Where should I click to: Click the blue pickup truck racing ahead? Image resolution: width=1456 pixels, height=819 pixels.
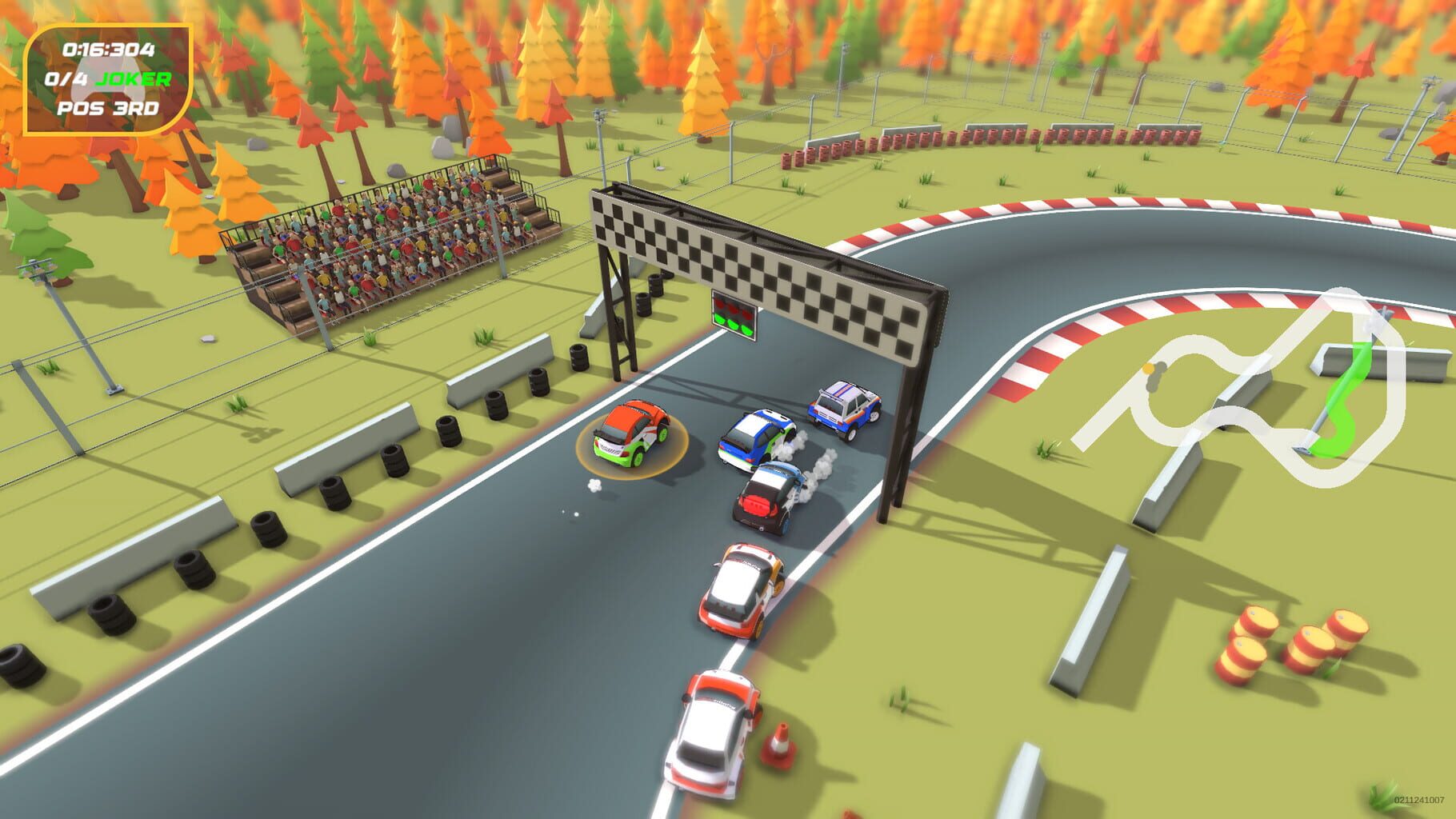pyautogui.click(x=844, y=412)
